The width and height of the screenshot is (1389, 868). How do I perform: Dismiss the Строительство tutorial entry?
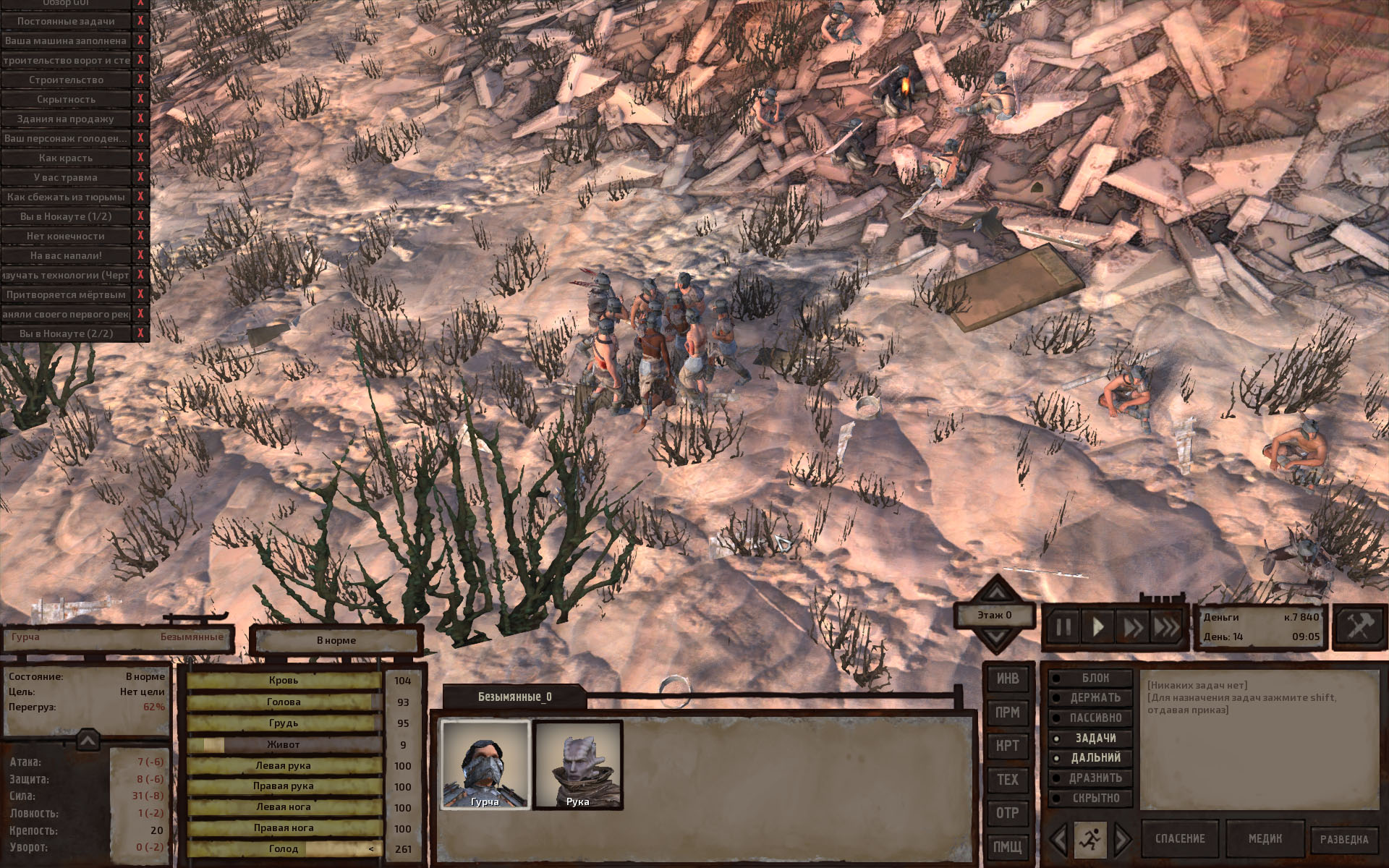[x=140, y=80]
